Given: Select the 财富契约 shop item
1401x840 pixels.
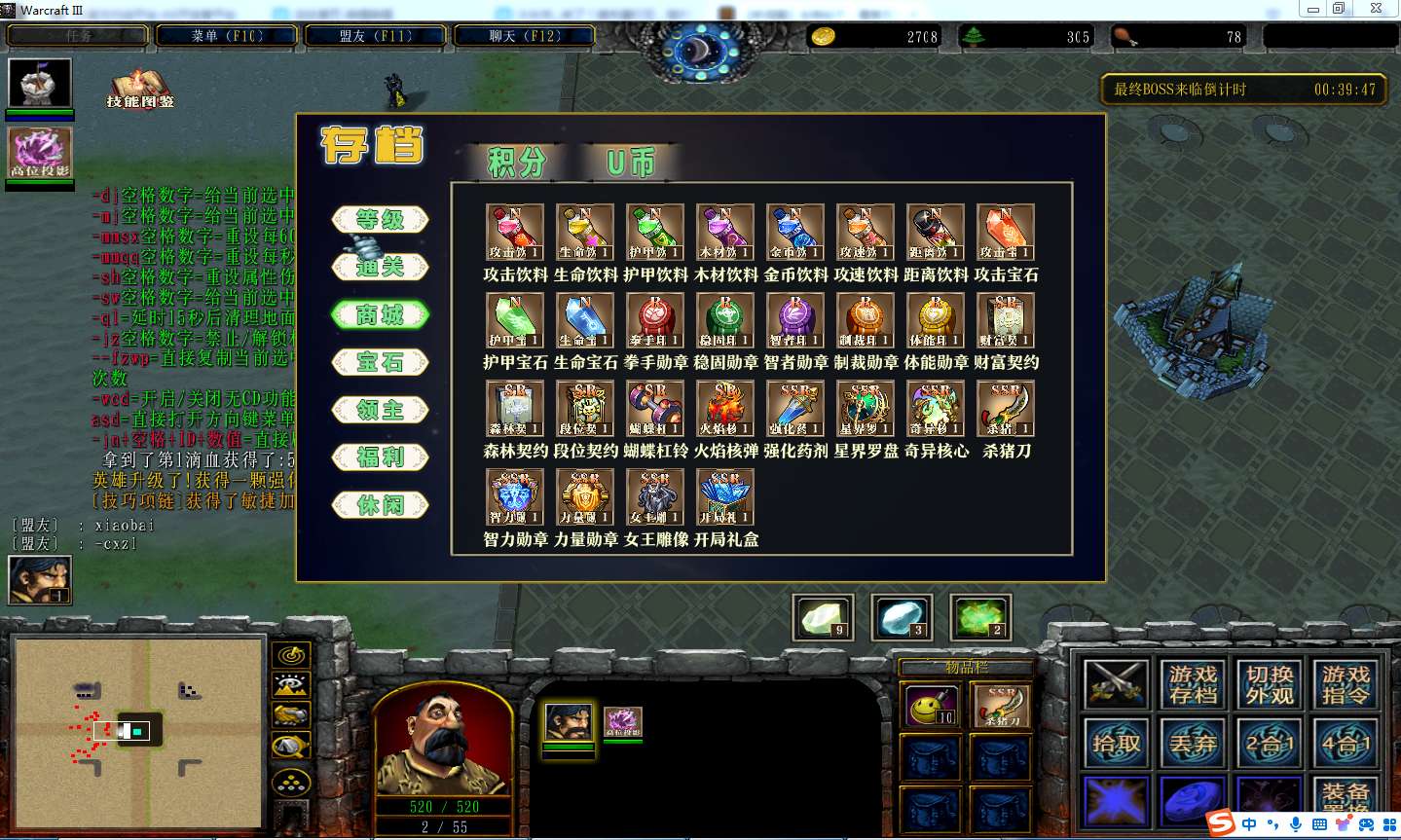Looking at the screenshot, I should [1006, 320].
